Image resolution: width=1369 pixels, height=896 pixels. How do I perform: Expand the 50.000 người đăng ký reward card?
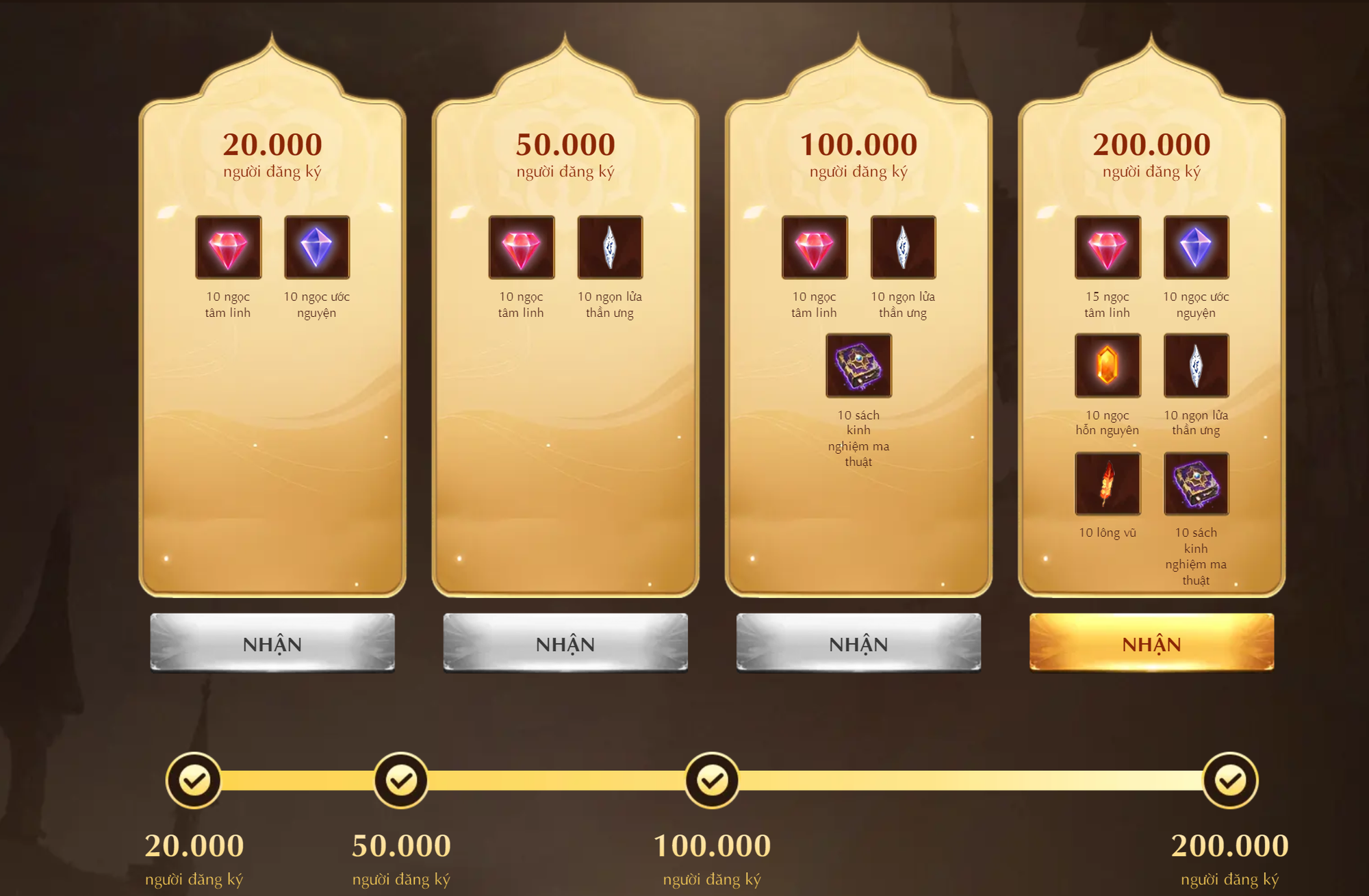[564, 342]
